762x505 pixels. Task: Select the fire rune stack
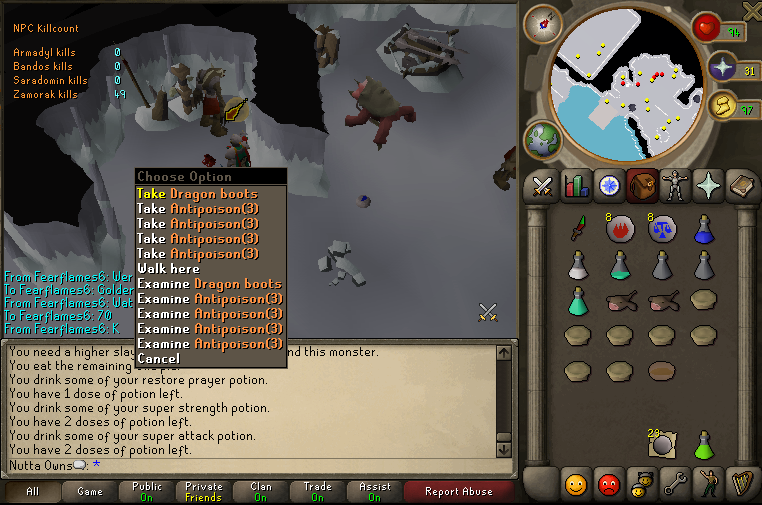pyautogui.click(x=620, y=229)
